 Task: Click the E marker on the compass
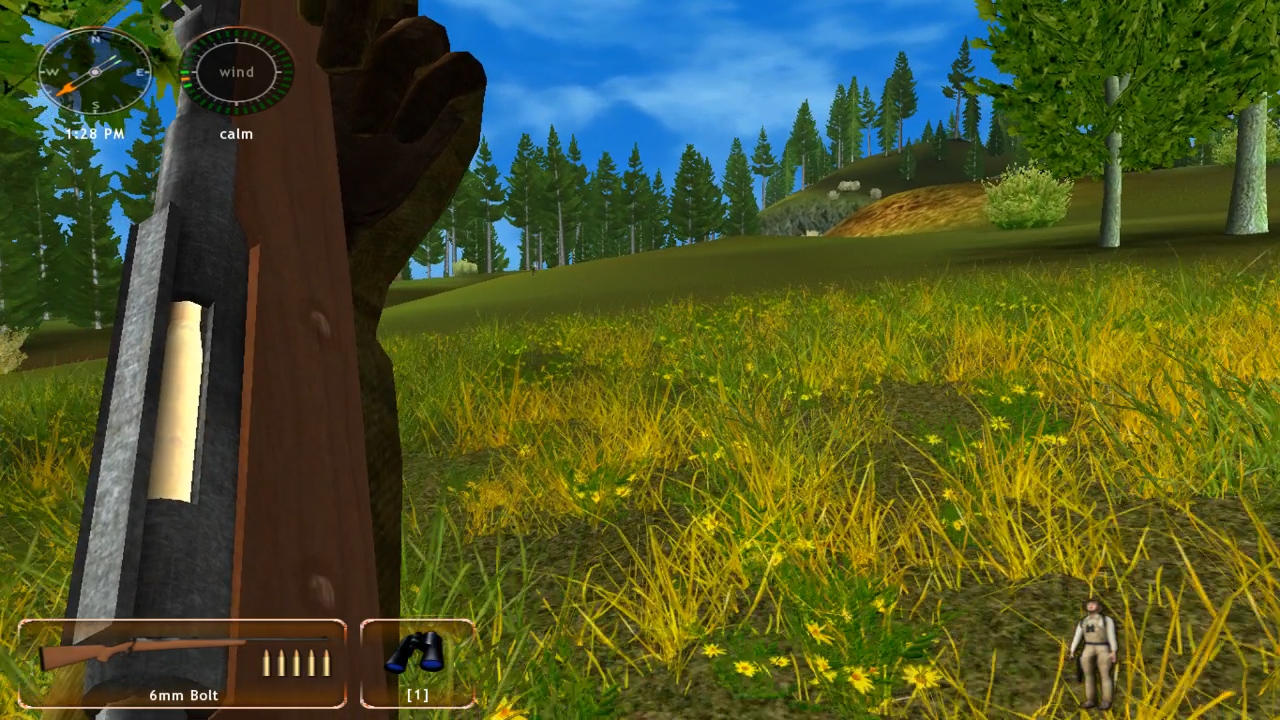pyautogui.click(x=141, y=72)
